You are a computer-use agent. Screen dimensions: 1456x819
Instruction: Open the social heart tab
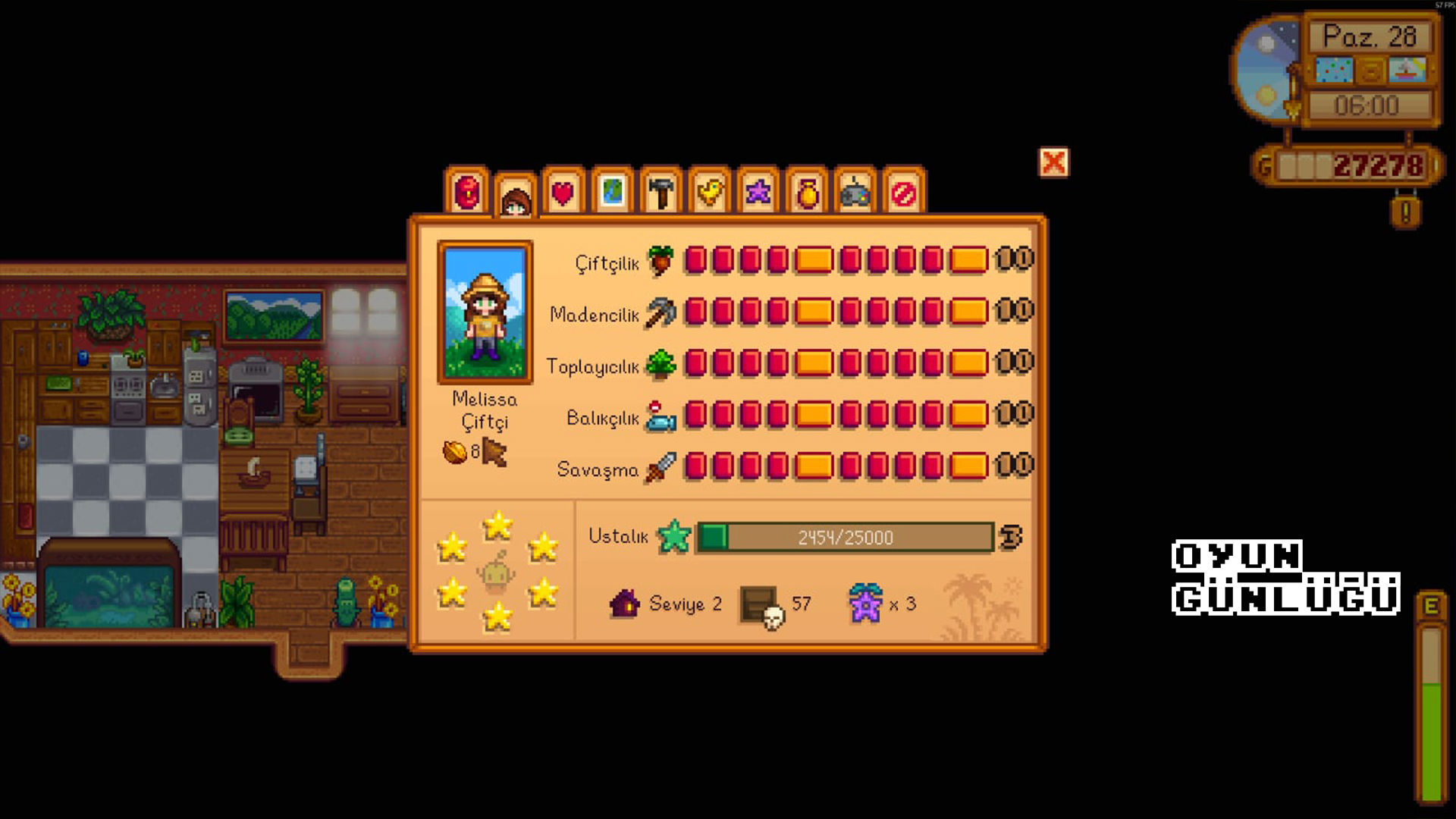pos(563,193)
